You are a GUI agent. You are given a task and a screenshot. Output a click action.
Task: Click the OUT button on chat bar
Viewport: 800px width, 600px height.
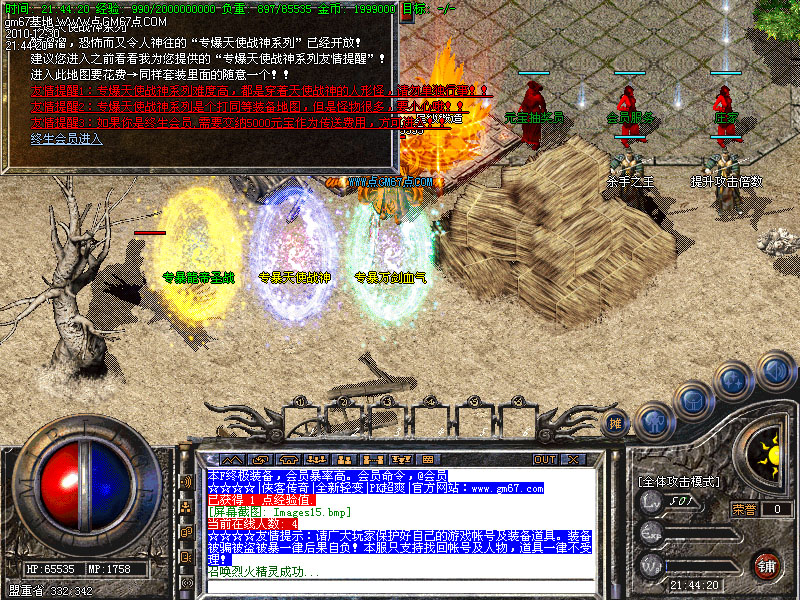click(544, 460)
